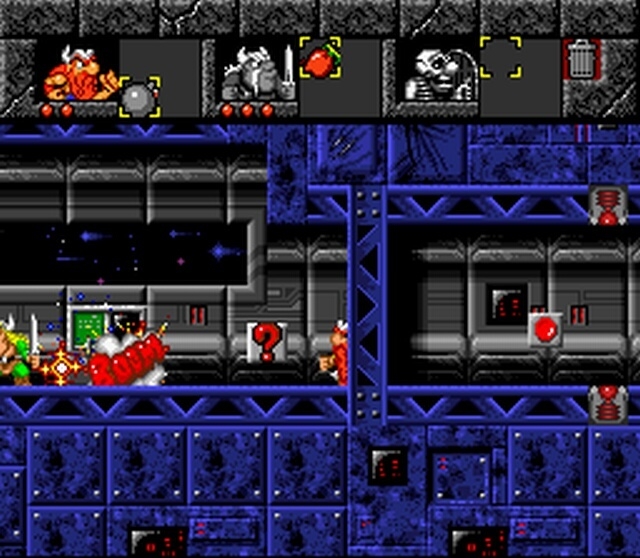Click the trash can to discard item
The height and width of the screenshot is (558, 640).
(581, 59)
